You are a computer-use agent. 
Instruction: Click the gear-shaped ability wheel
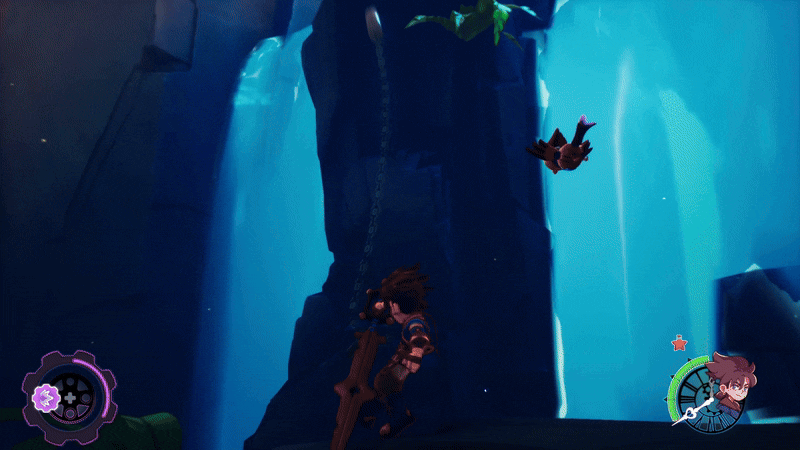[x=71, y=399]
